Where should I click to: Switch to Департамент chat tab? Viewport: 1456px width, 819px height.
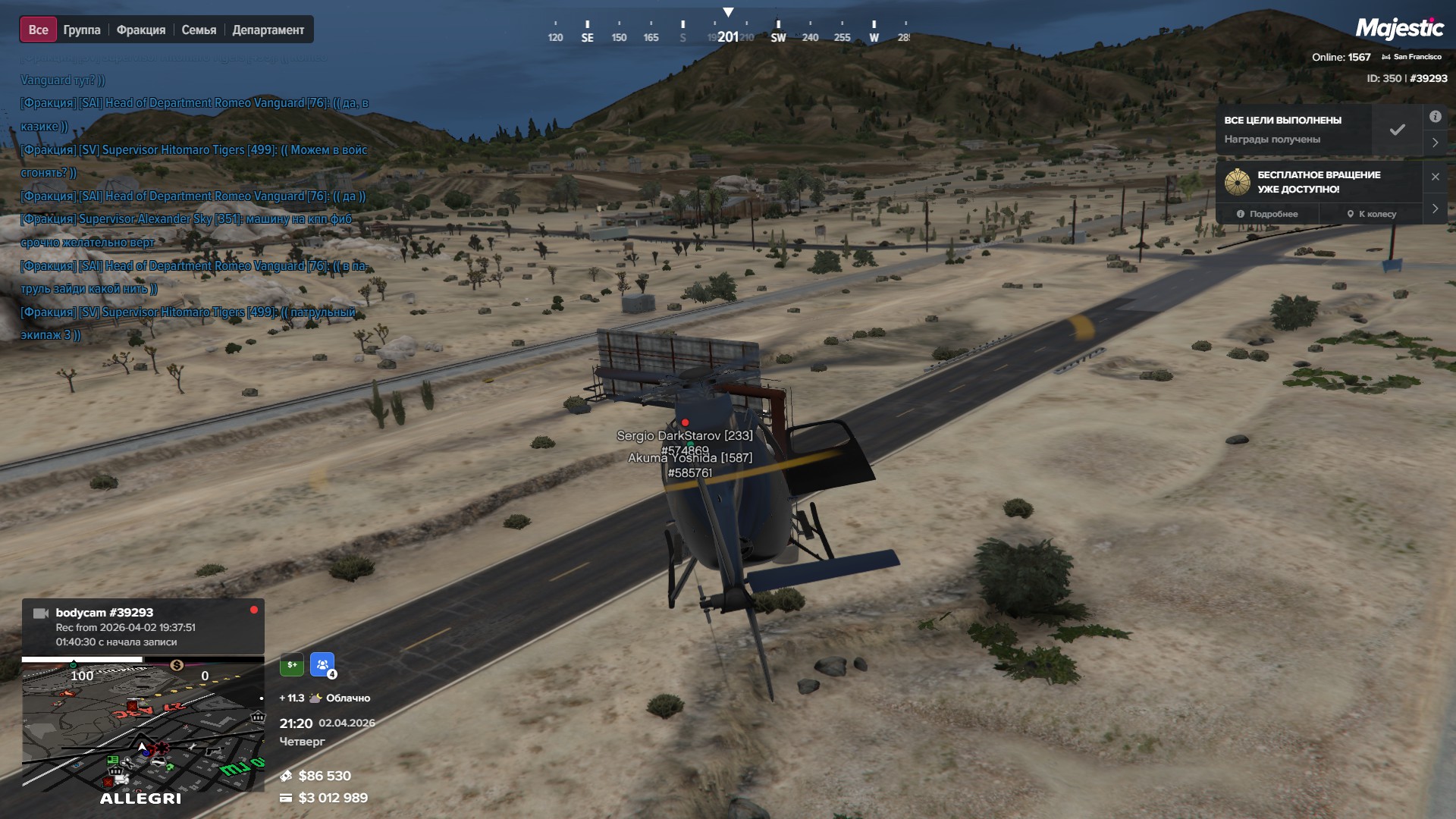coord(268,30)
